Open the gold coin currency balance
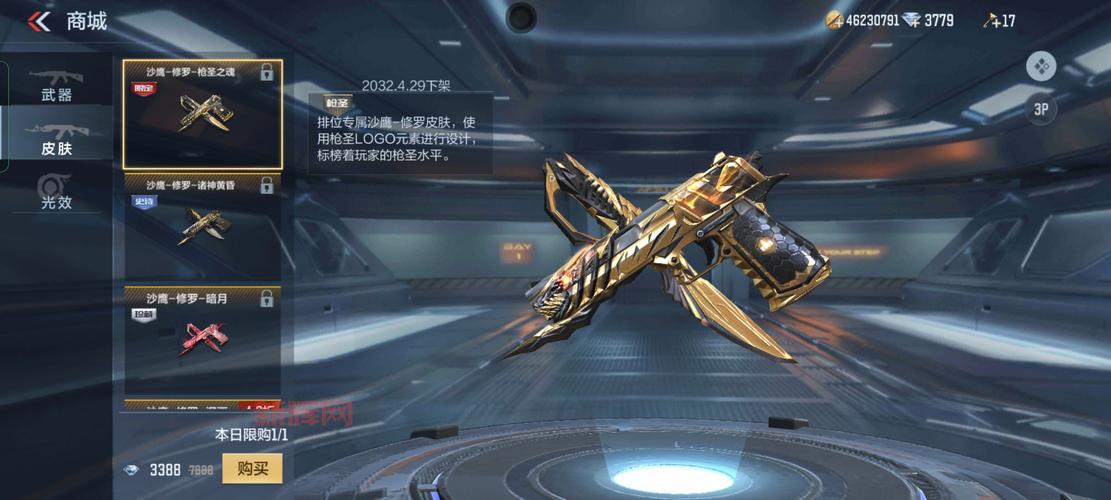Screen dimensions: 1111x500 point(861,20)
